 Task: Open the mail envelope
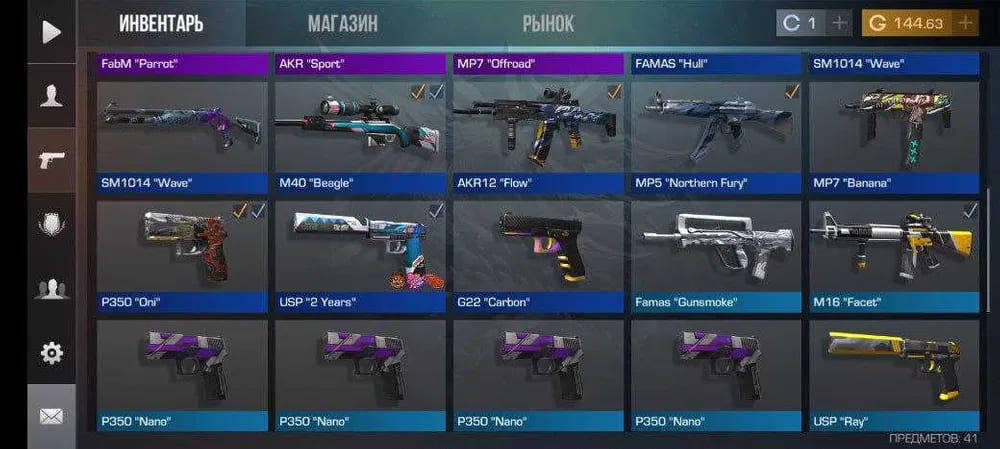(51, 416)
